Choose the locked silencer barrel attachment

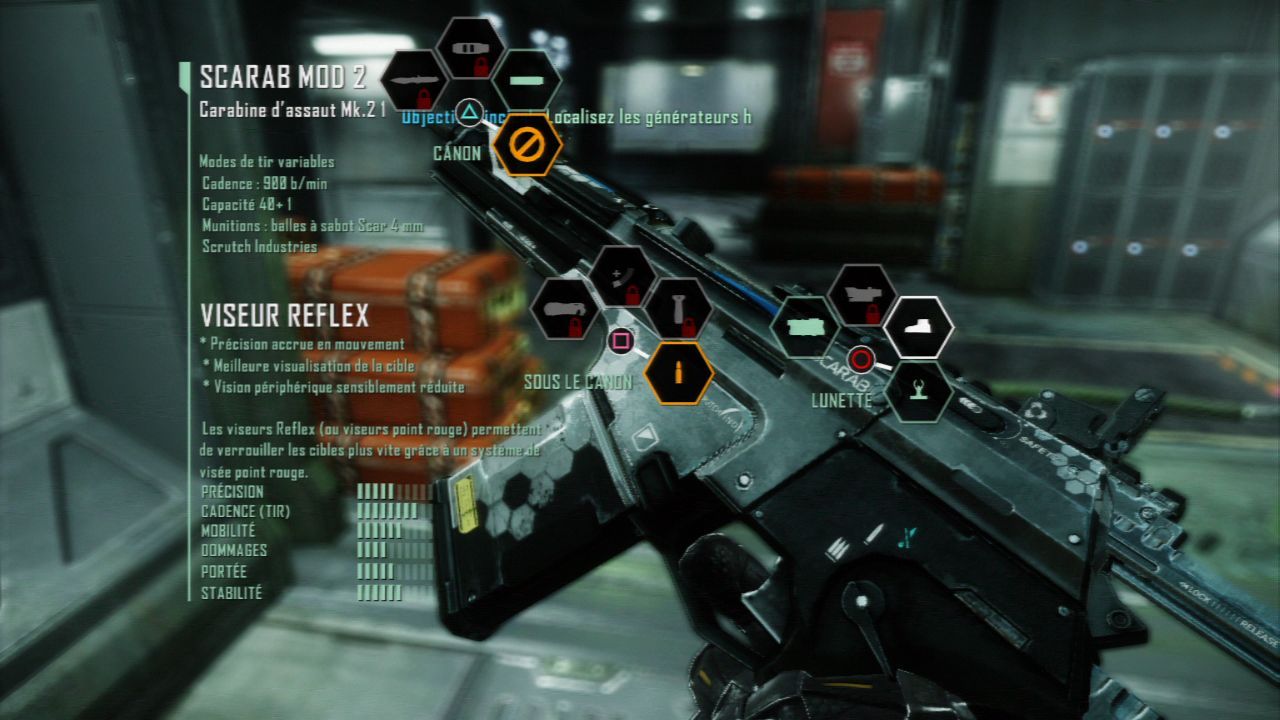click(470, 48)
